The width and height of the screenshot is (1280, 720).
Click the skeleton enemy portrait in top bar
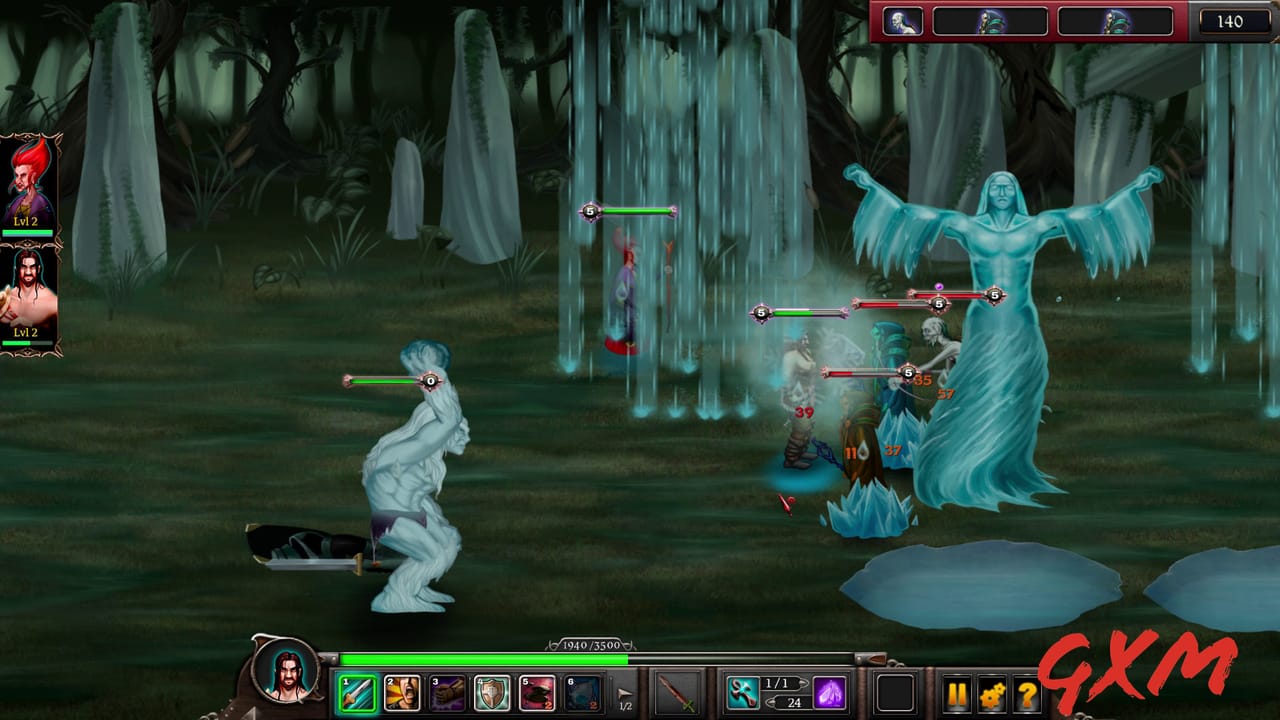point(905,21)
